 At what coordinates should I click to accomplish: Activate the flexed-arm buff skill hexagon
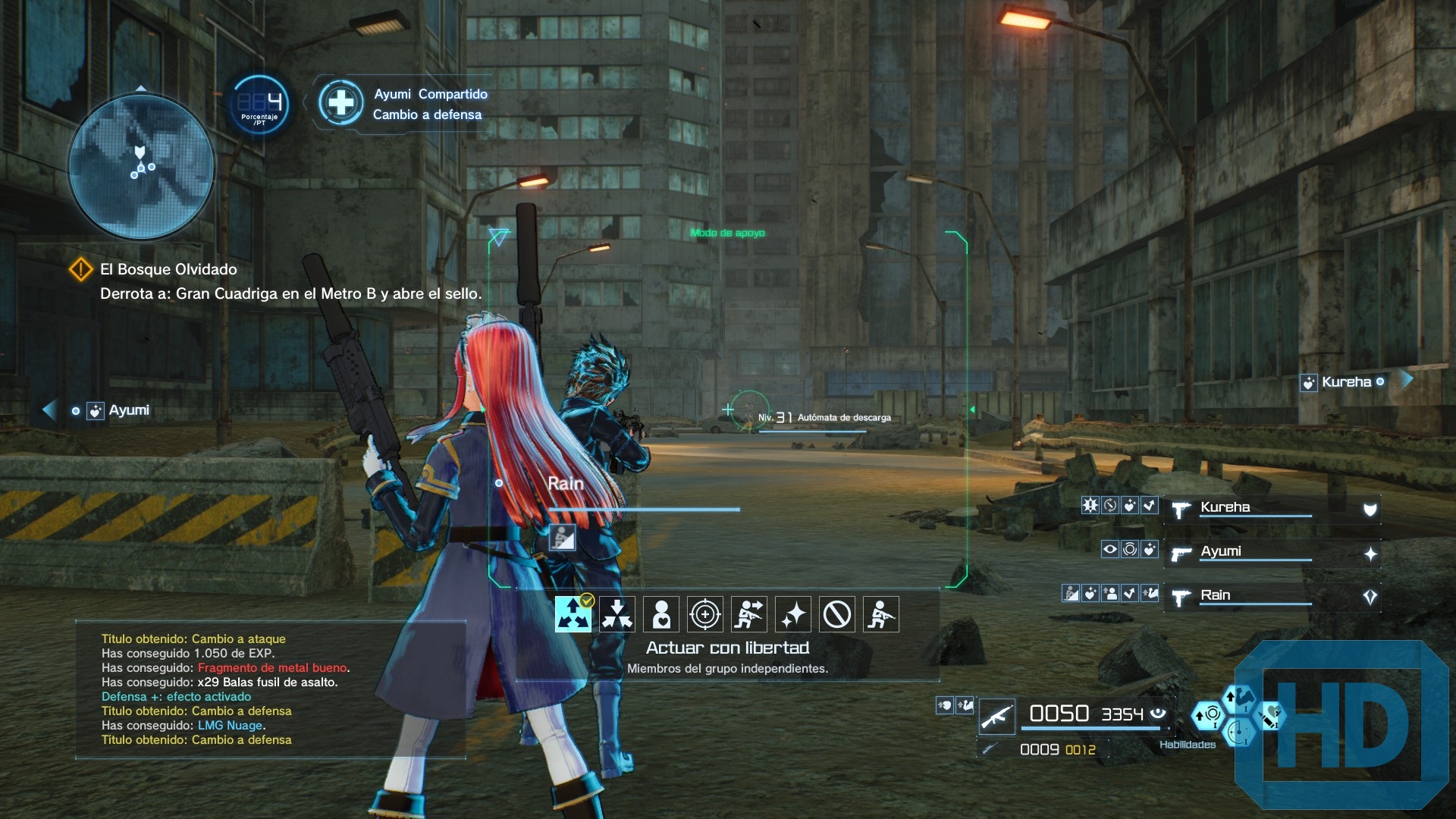[x=1238, y=698]
